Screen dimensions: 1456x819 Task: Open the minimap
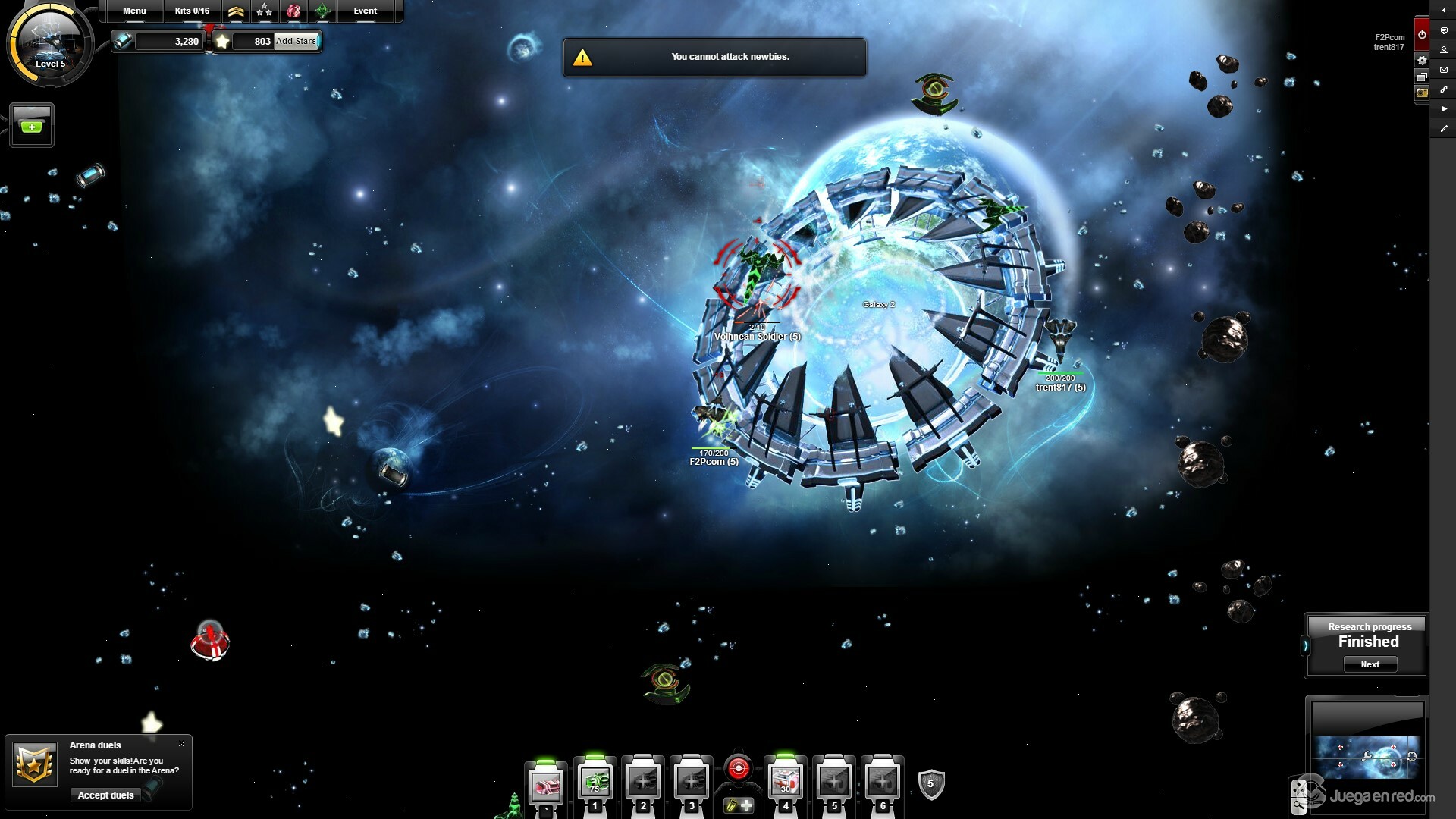(1367, 756)
